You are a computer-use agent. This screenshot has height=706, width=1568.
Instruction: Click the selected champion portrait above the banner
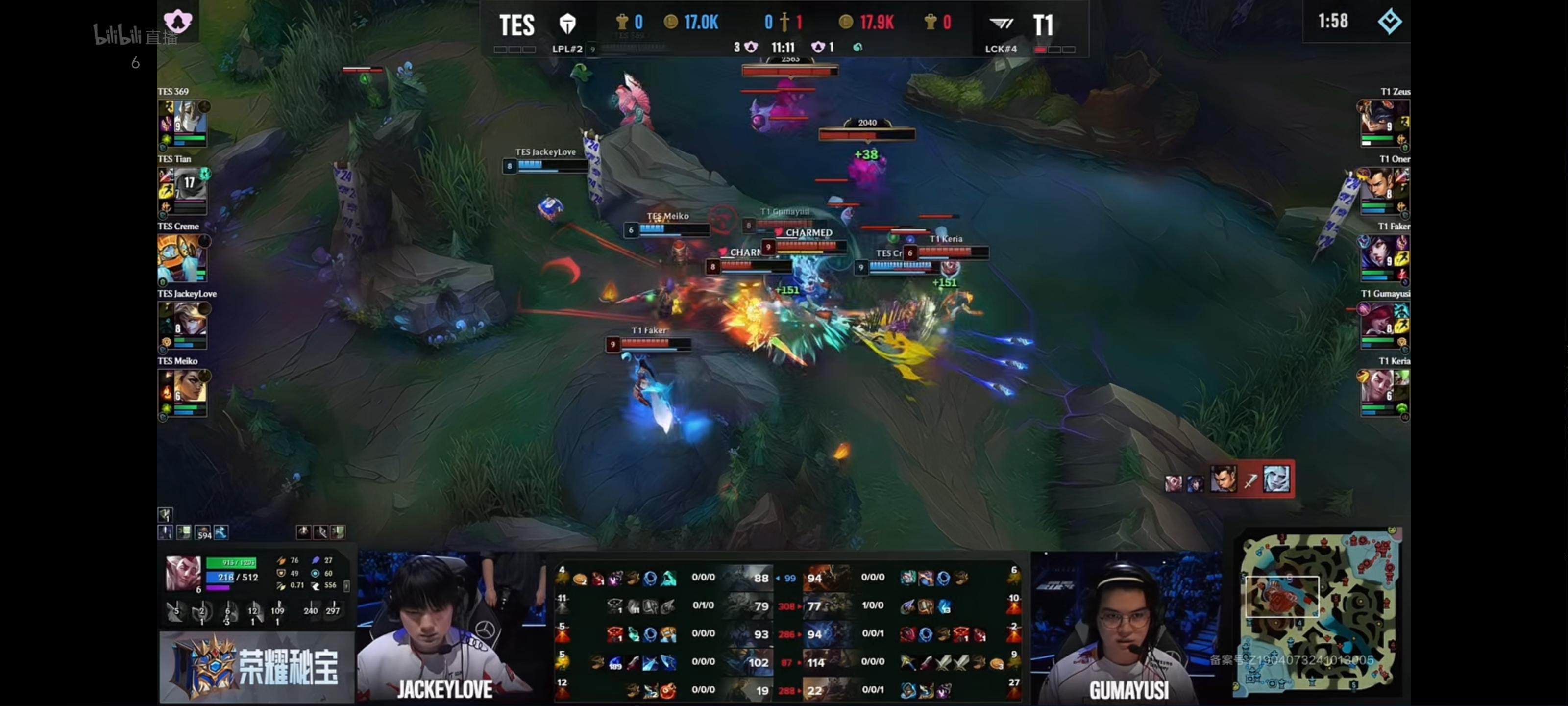tap(182, 573)
